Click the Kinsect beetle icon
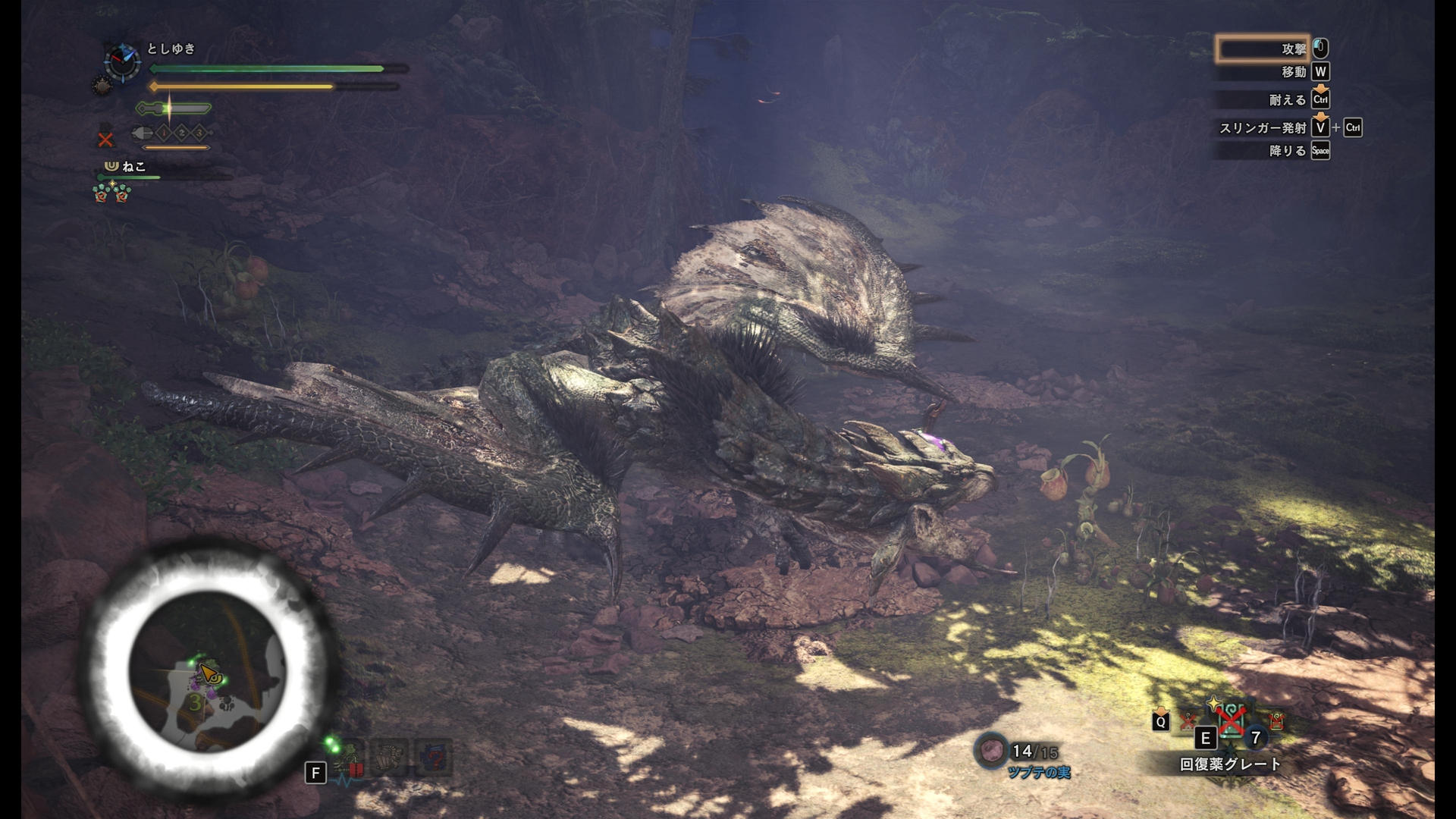Image resolution: width=1456 pixels, height=819 pixels. coord(143,133)
